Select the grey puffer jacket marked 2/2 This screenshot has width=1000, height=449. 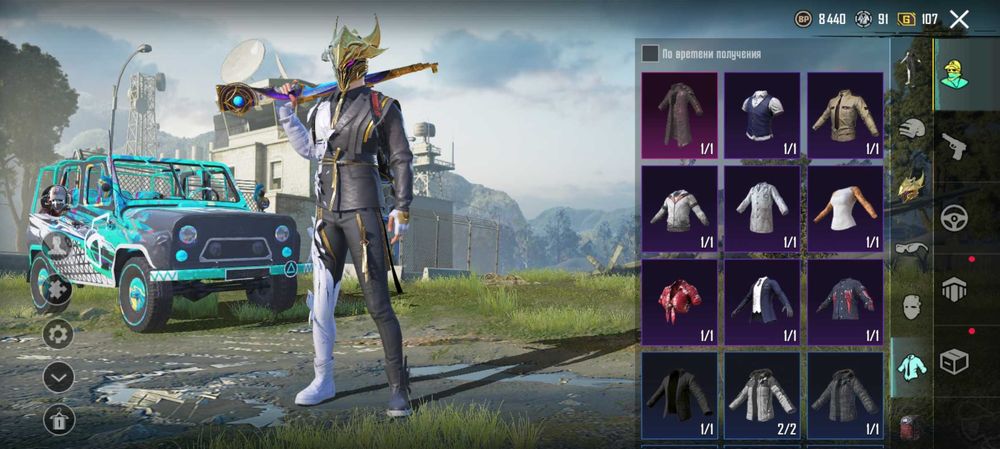(x=762, y=395)
